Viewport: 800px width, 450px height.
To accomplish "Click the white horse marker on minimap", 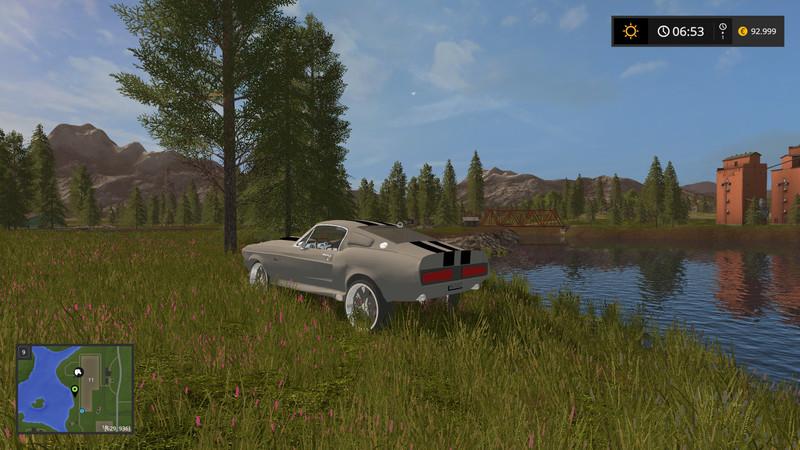I will tap(79, 371).
